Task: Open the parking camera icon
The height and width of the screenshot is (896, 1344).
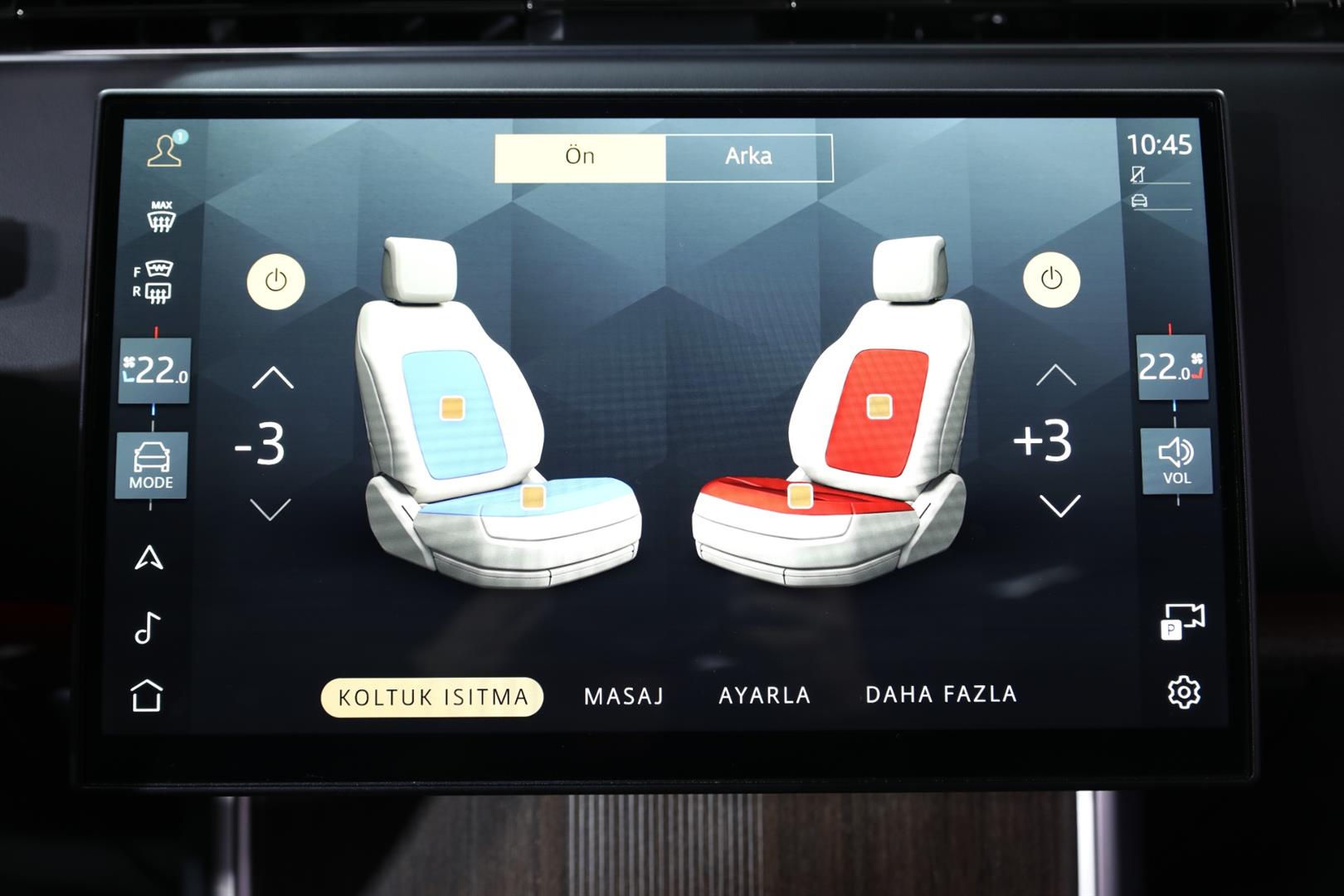Action: 1182,621
